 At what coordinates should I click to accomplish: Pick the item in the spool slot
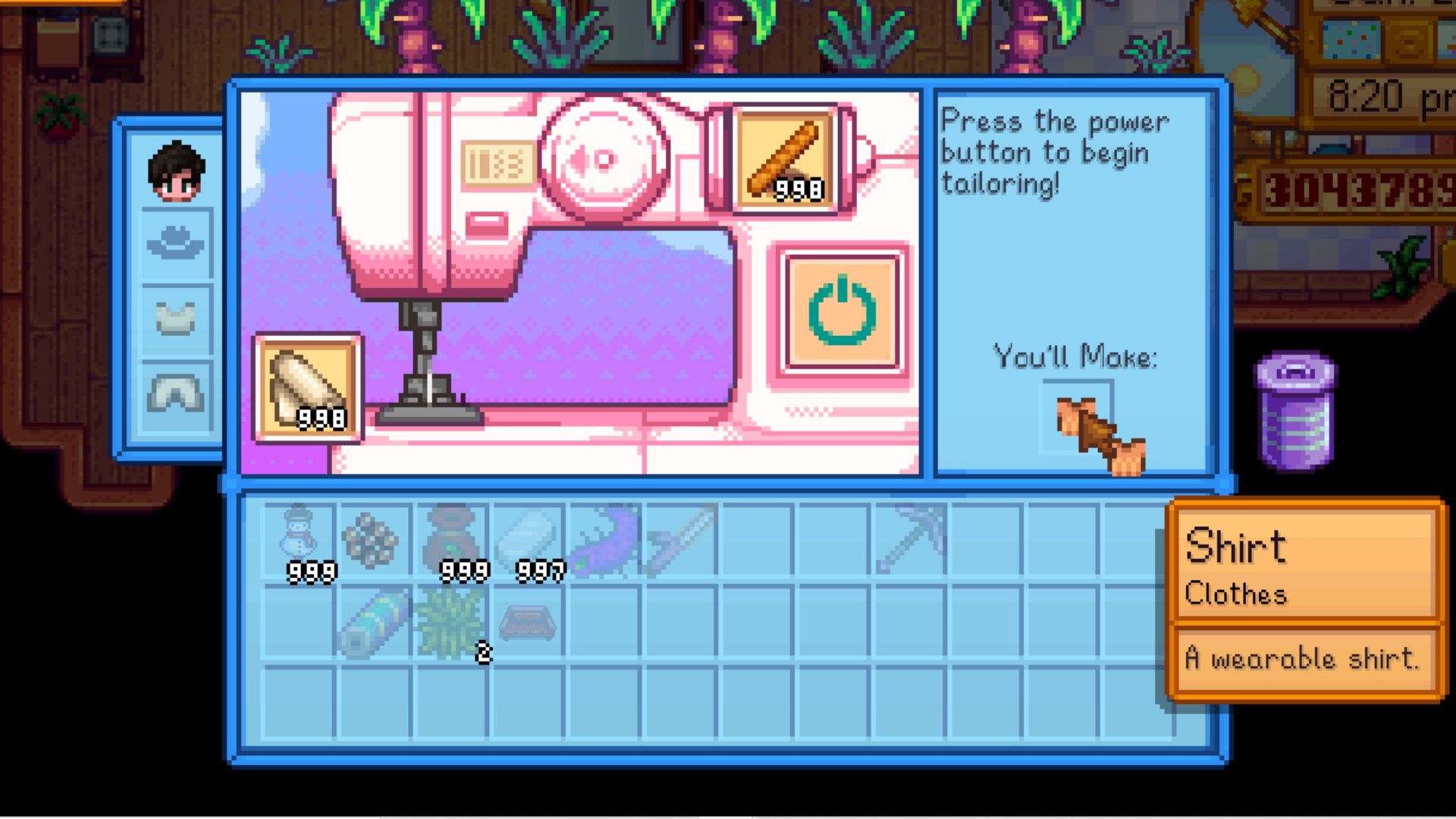pos(784,158)
